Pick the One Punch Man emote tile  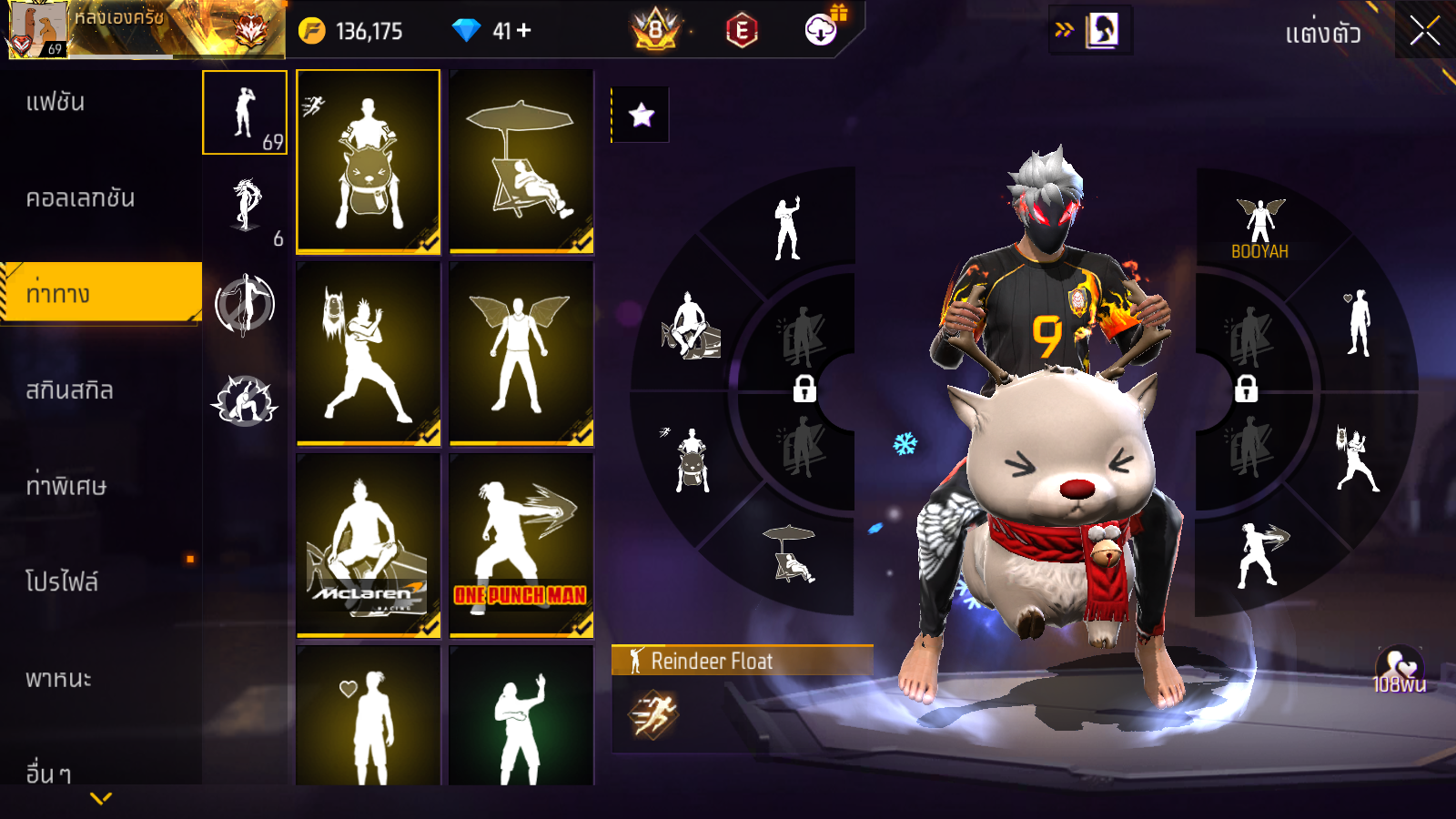point(521,545)
